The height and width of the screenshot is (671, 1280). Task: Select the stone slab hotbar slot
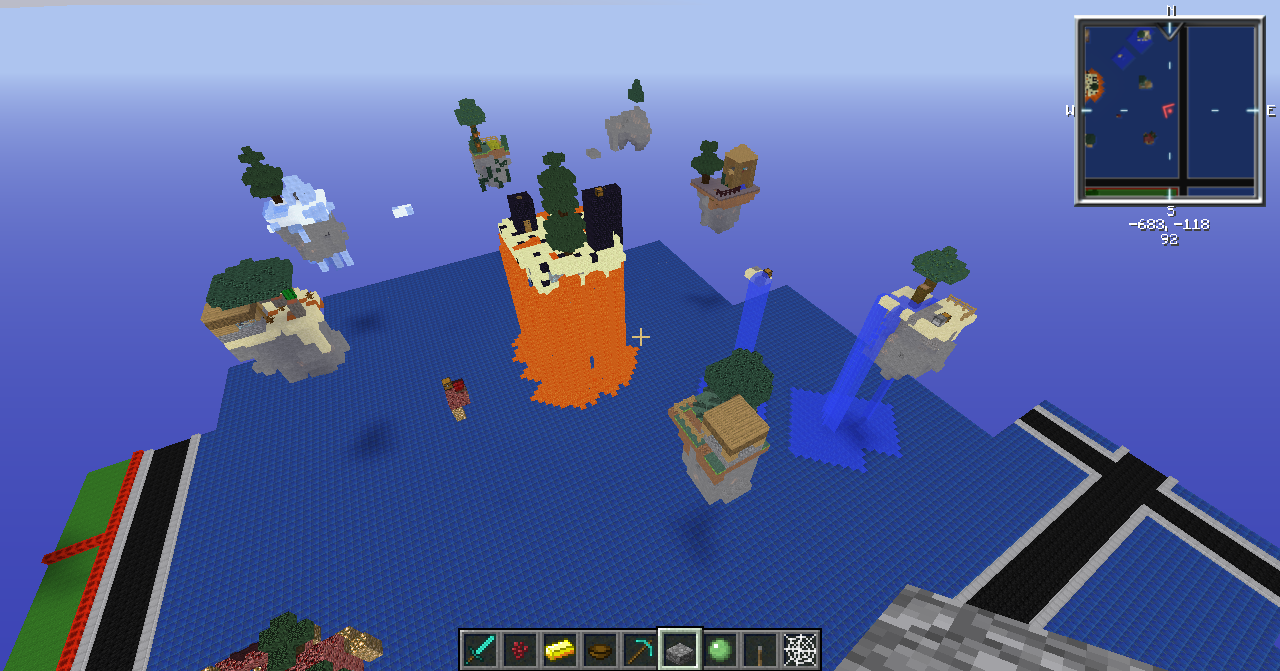(680, 650)
